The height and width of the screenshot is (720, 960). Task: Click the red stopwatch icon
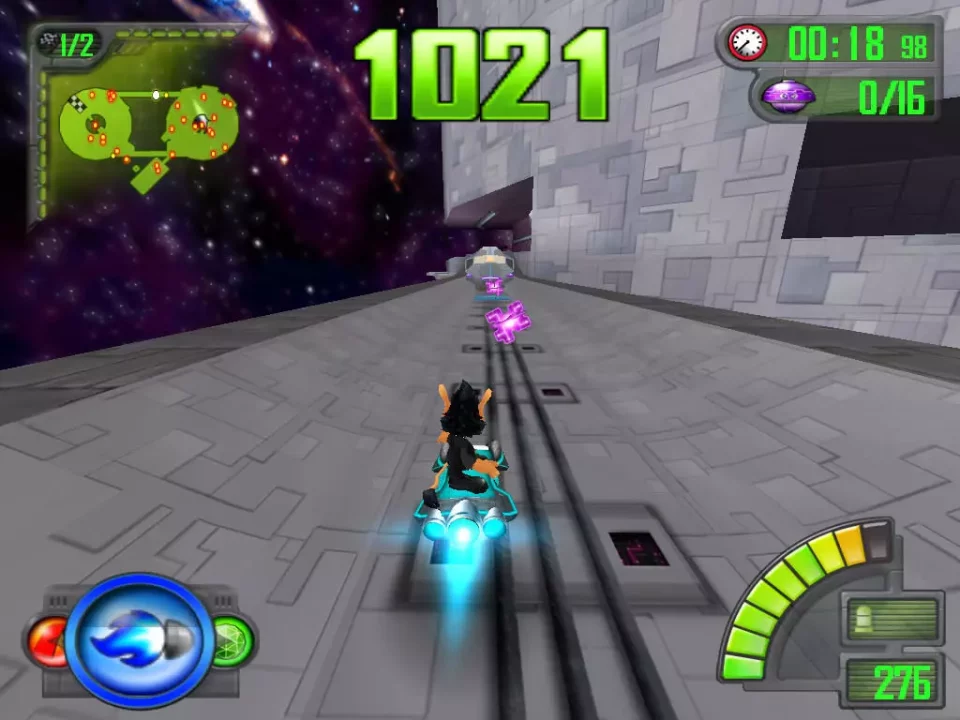(747, 43)
